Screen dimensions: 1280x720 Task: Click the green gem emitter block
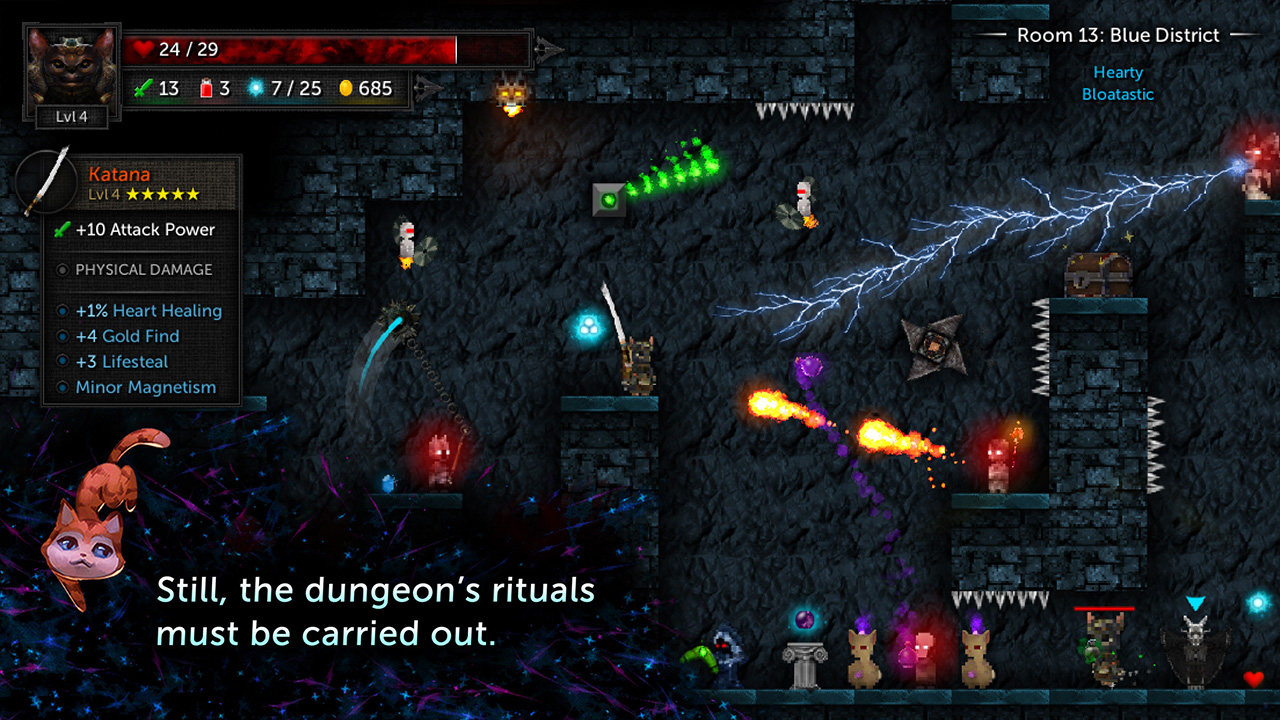(x=611, y=200)
